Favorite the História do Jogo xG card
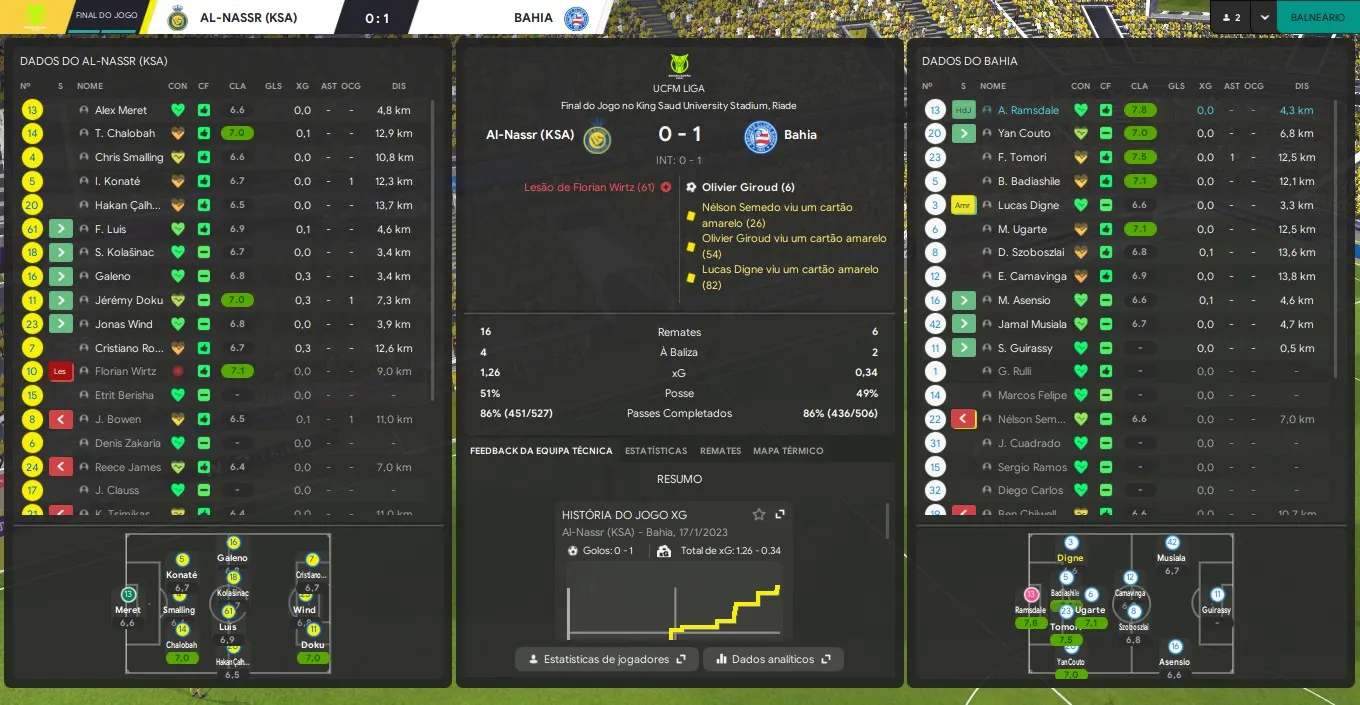 coord(759,514)
